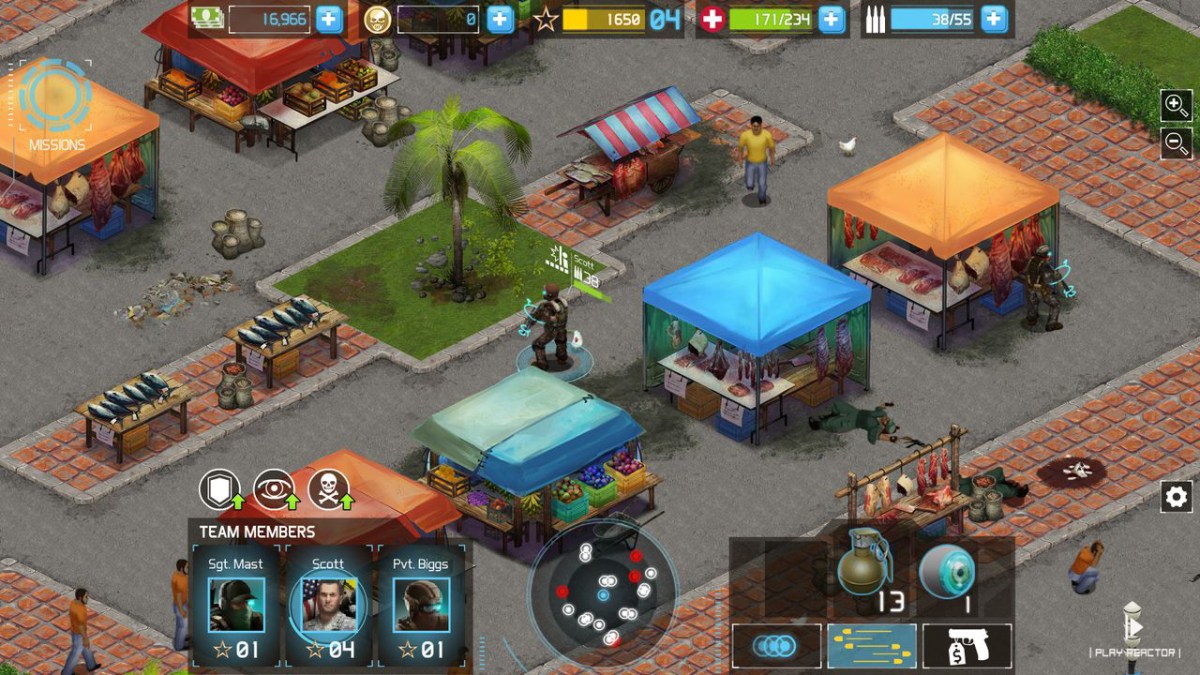Switch to the bullets fire mode button
Screen dimensions: 1200x675
coord(871,646)
